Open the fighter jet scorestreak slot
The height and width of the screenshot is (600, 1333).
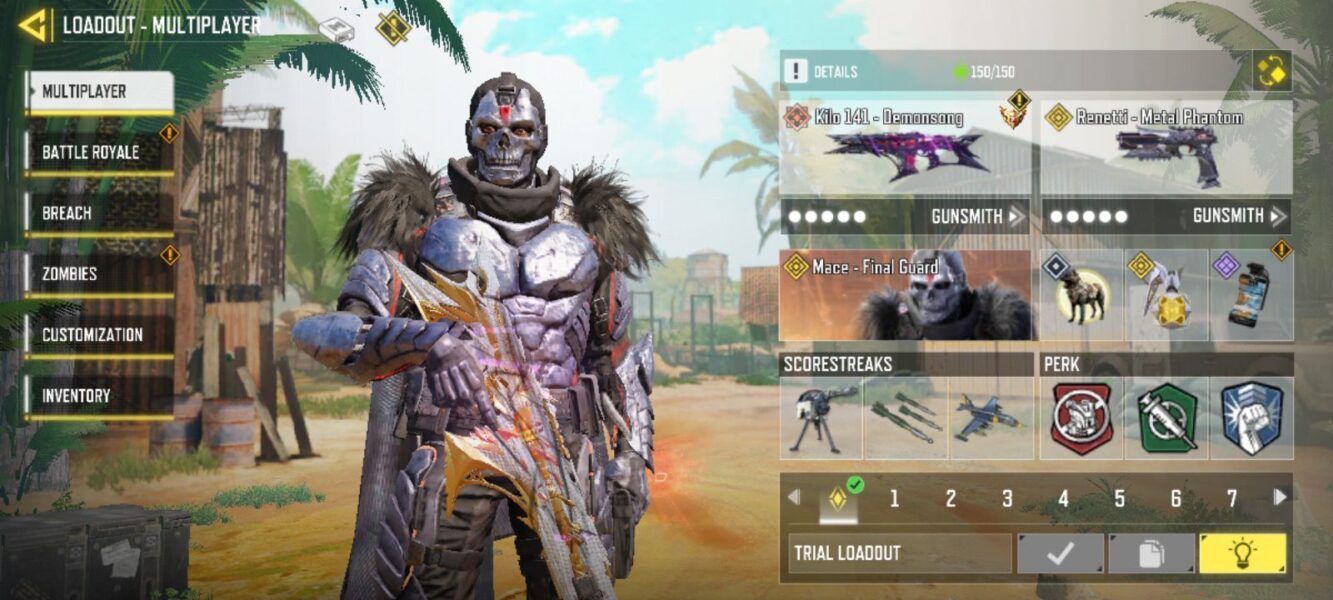990,418
